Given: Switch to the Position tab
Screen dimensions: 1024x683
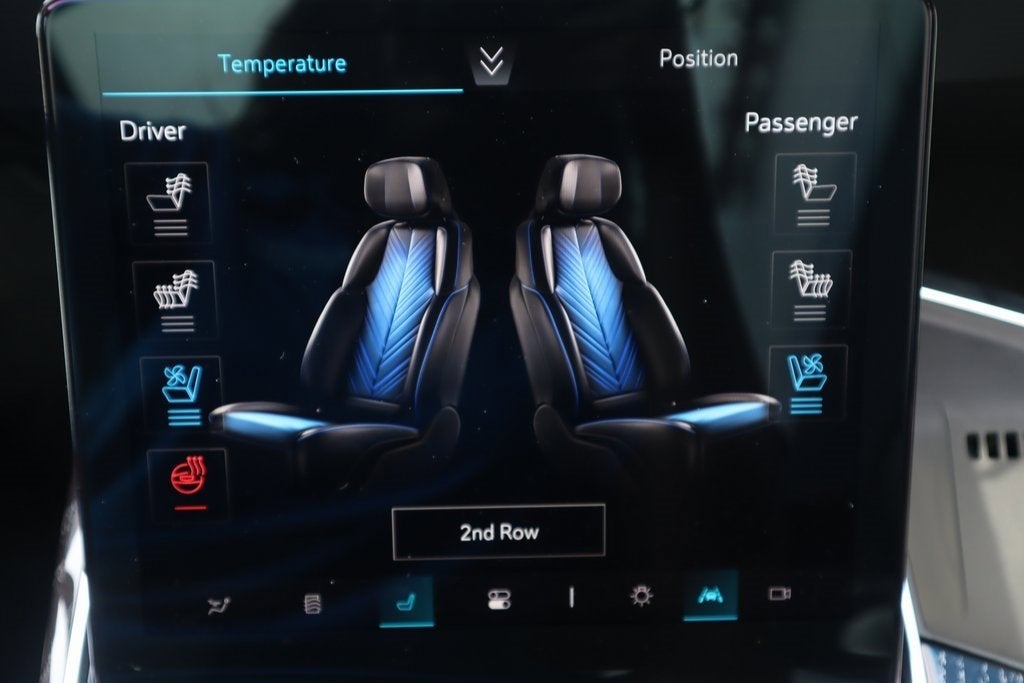Looking at the screenshot, I should pyautogui.click(x=698, y=58).
